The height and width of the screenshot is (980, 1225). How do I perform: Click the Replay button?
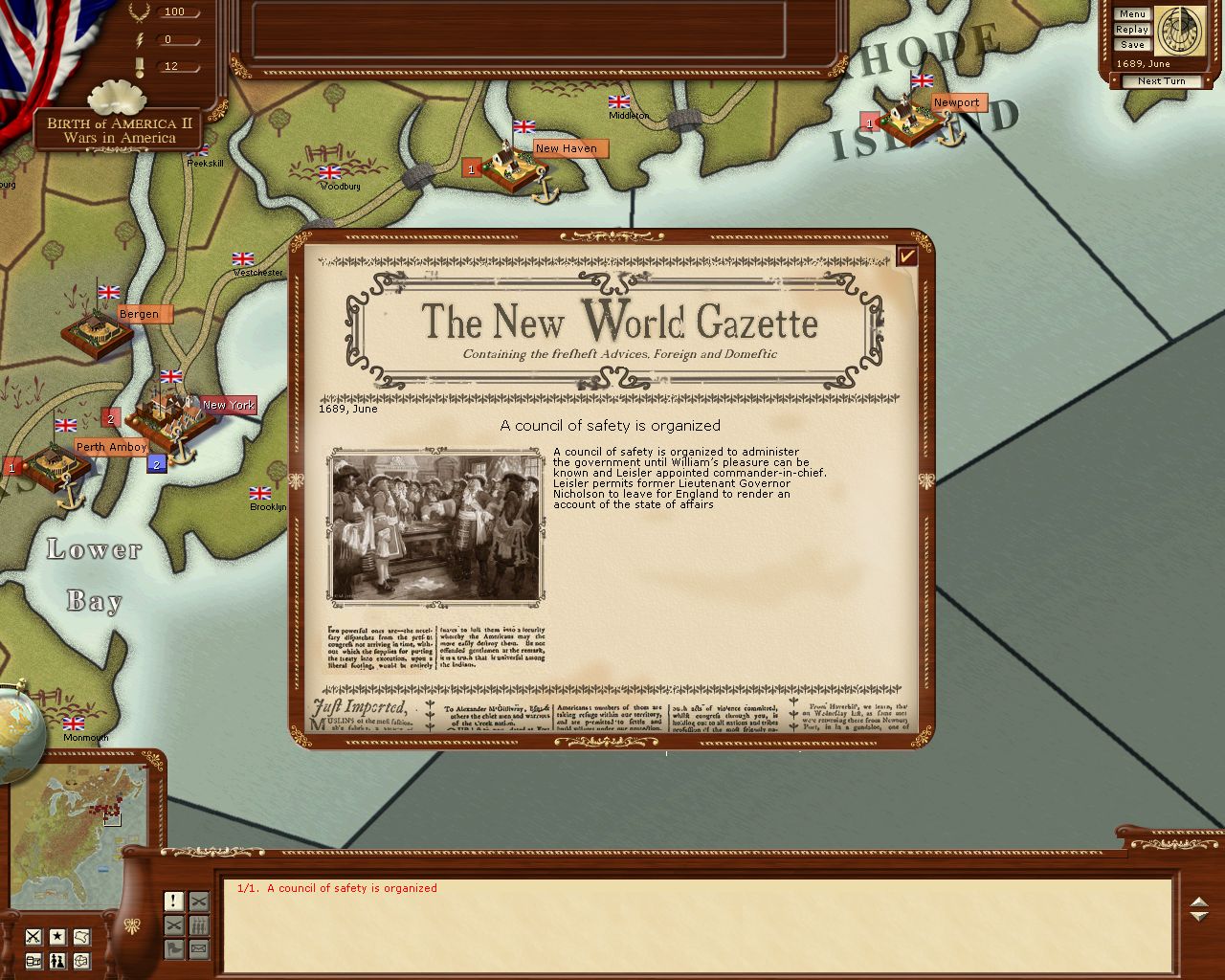[x=1131, y=30]
